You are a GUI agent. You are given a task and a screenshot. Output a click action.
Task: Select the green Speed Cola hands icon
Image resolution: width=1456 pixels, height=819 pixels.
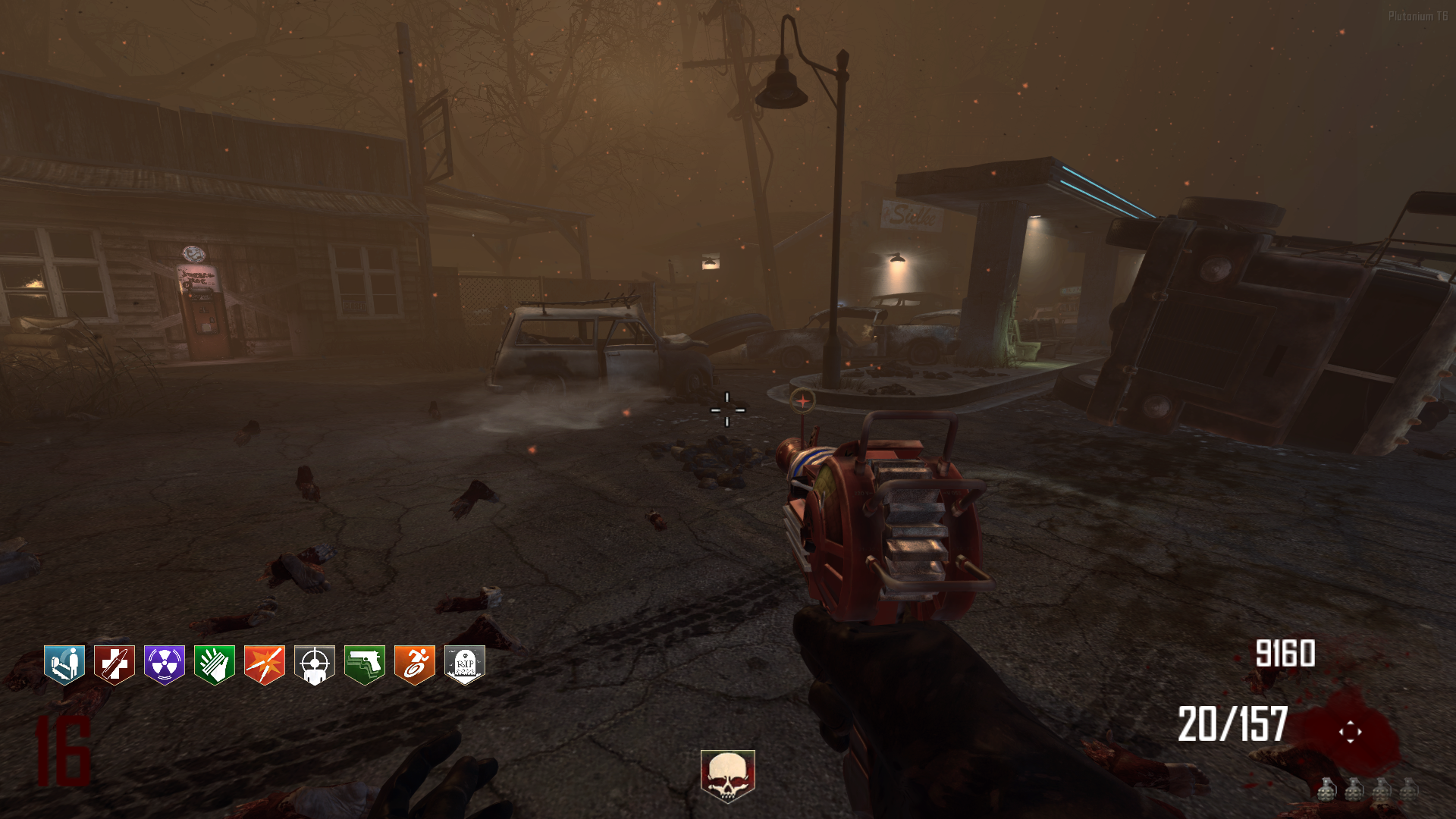click(x=215, y=665)
